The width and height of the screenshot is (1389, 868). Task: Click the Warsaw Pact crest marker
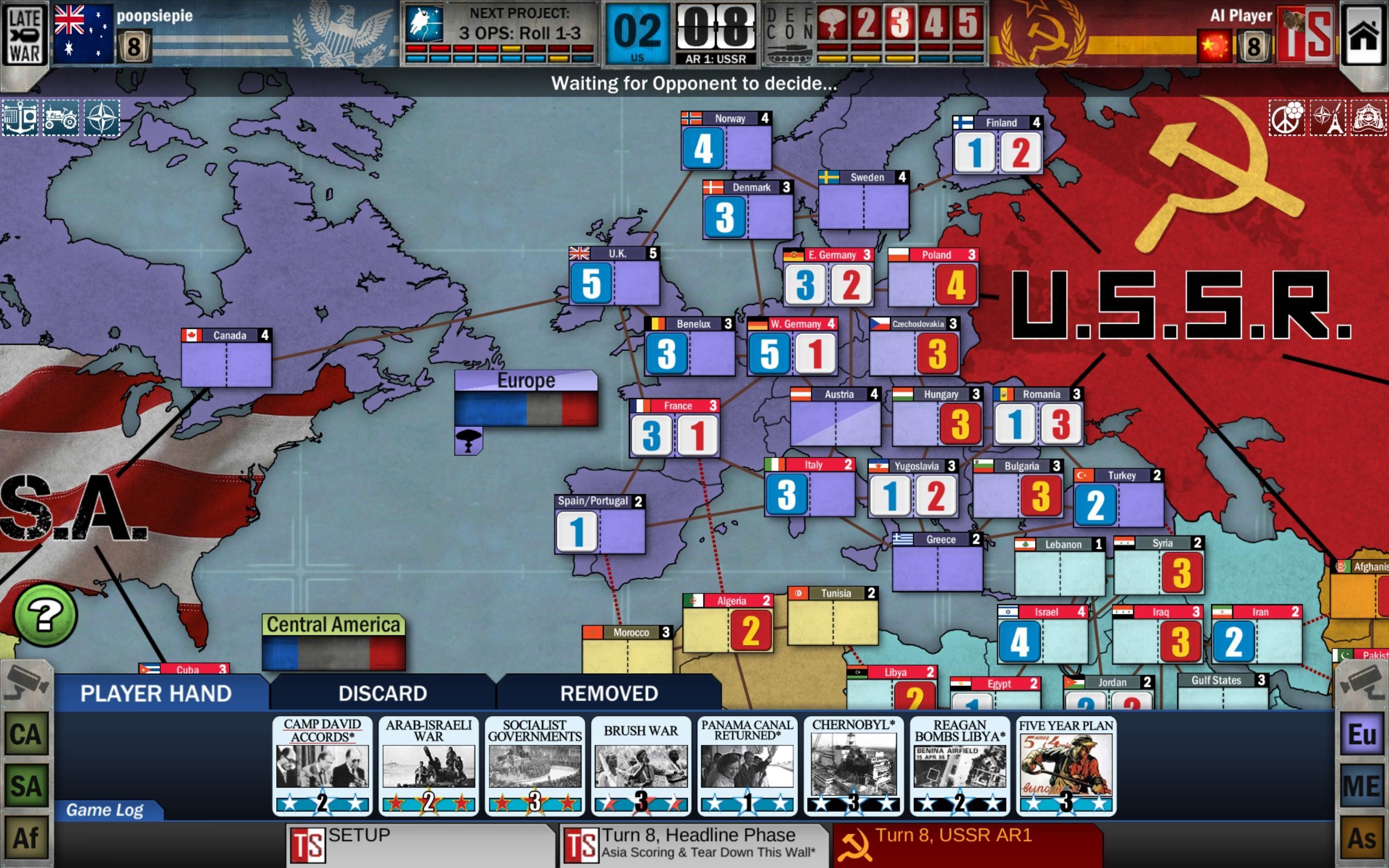pyautogui.click(x=1368, y=119)
